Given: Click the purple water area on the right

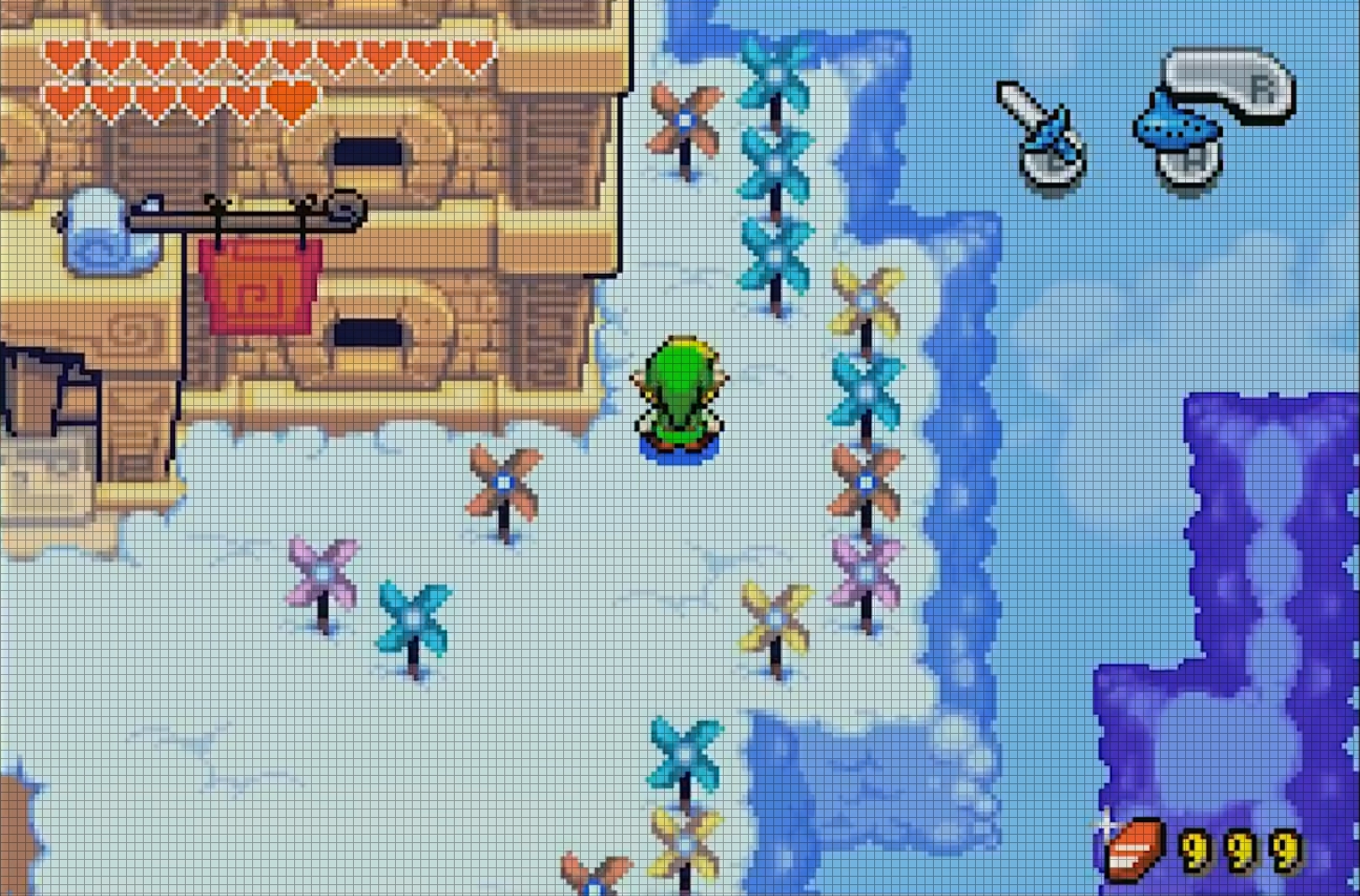Looking at the screenshot, I should point(1244,588).
